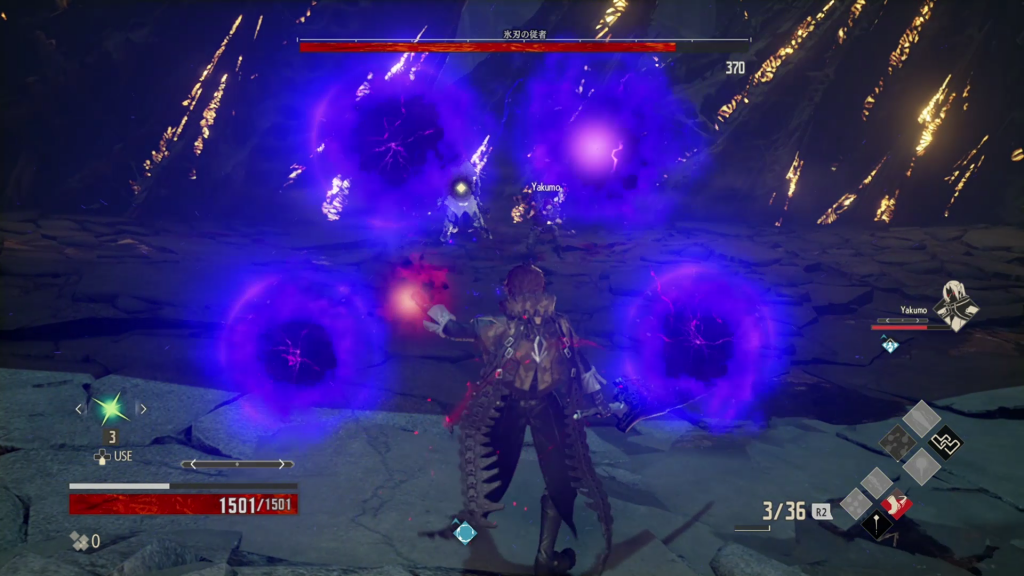Click Yakumo's partner portrait
The width and height of the screenshot is (1024, 576).
coord(956,304)
